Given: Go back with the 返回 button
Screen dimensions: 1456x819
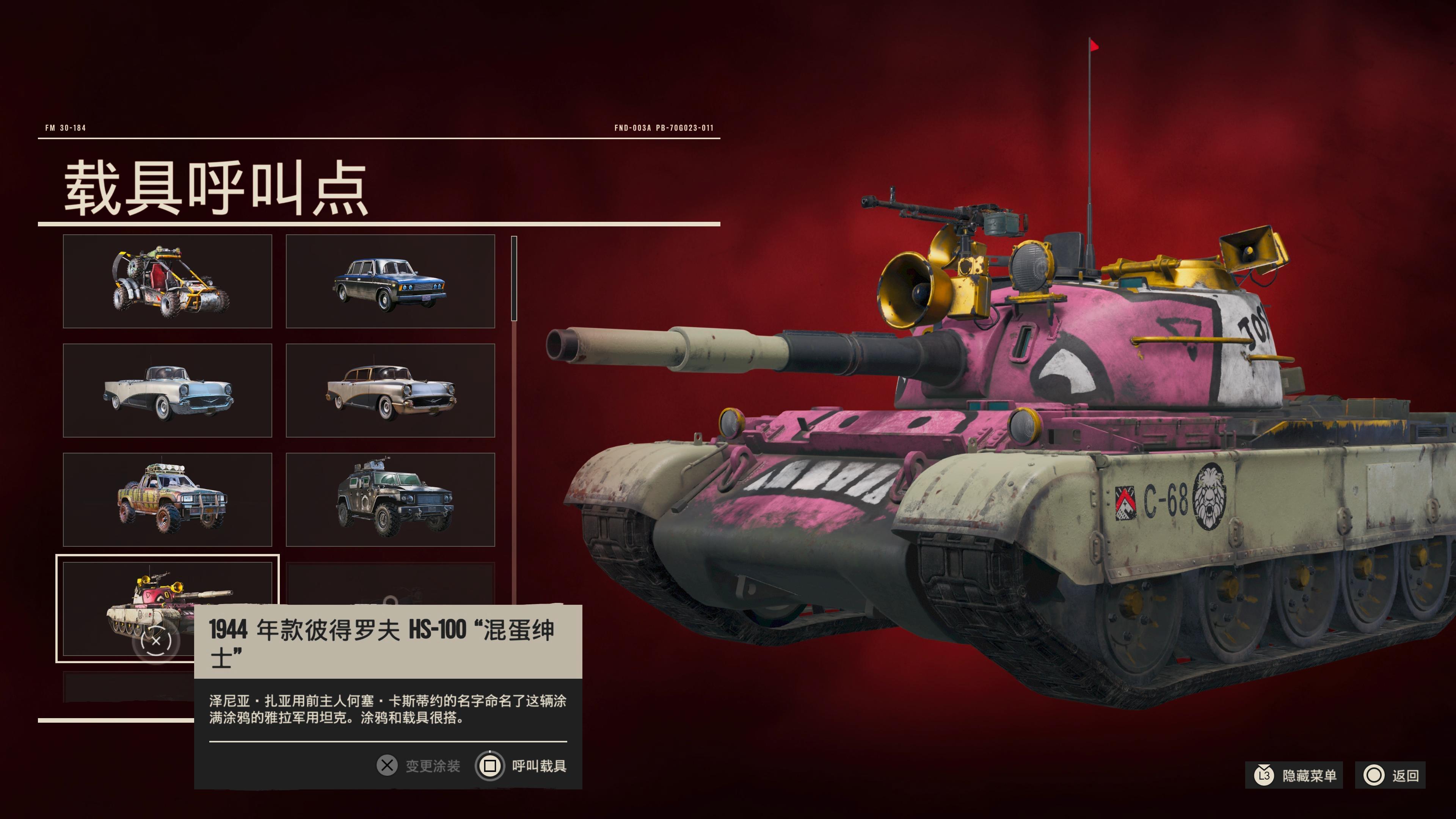Looking at the screenshot, I should pyautogui.click(x=1391, y=775).
